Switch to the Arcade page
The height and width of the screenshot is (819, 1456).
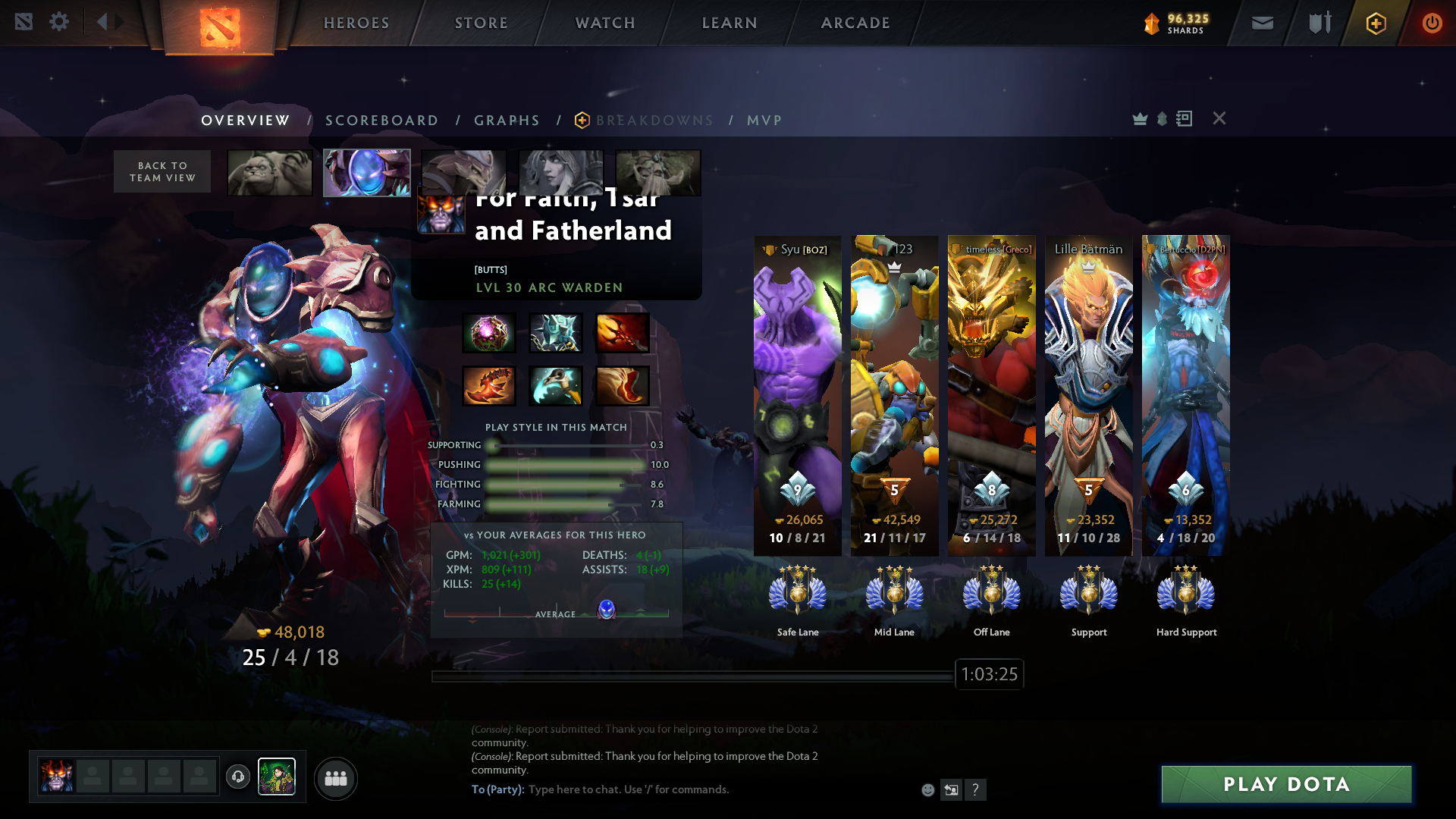[855, 23]
